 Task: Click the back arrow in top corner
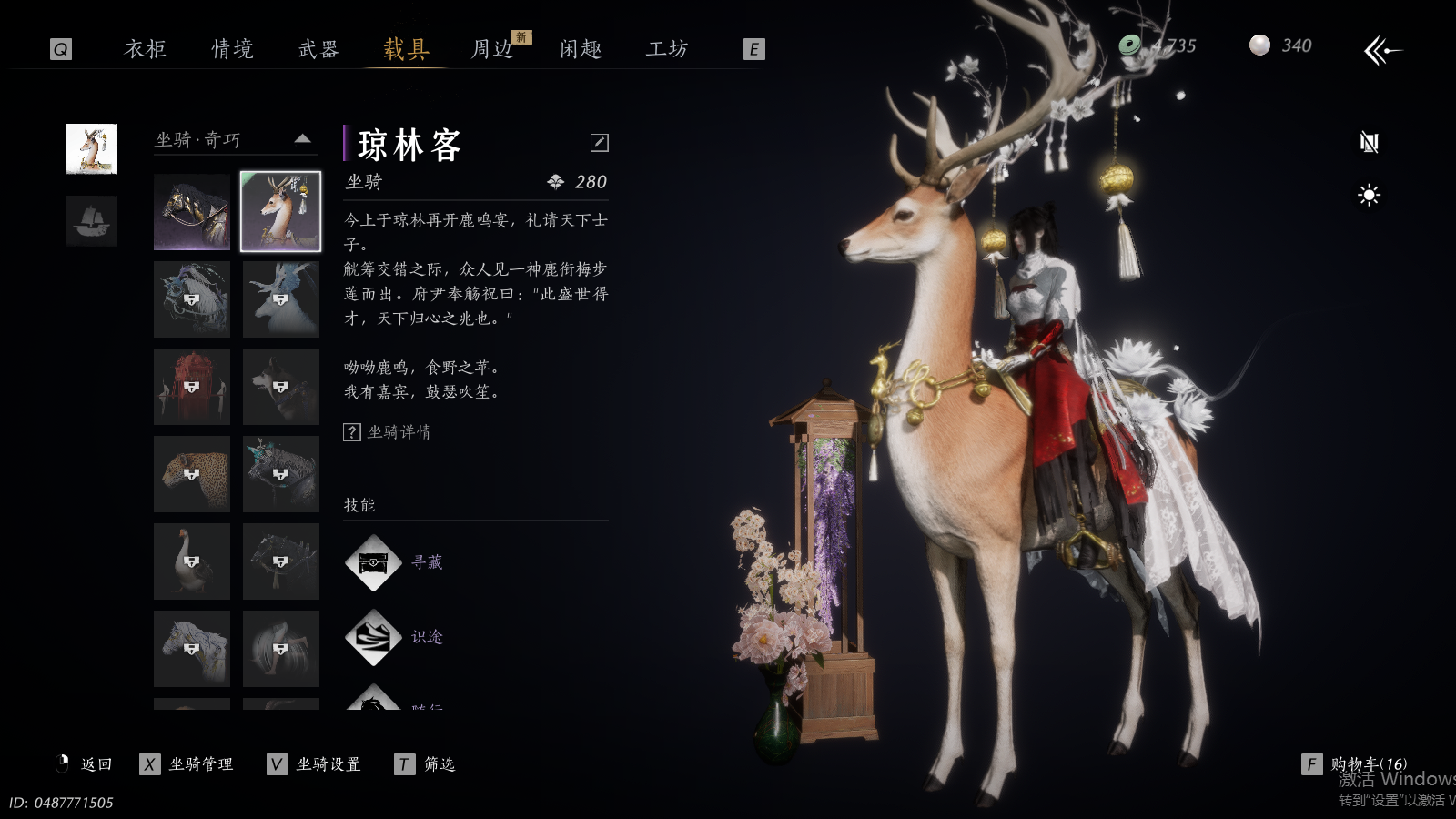[1382, 50]
